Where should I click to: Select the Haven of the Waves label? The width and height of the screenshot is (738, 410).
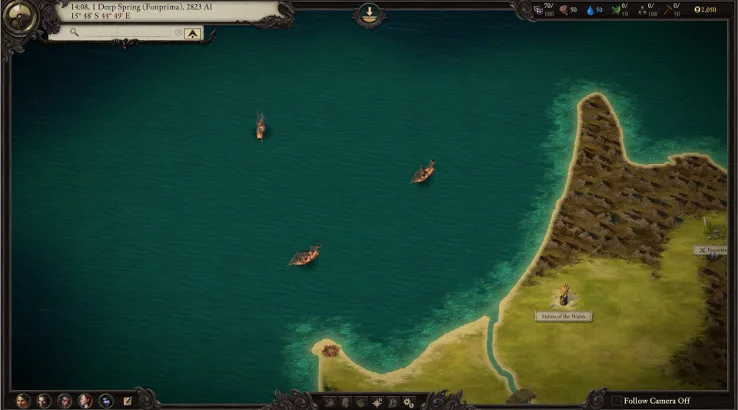tap(563, 316)
